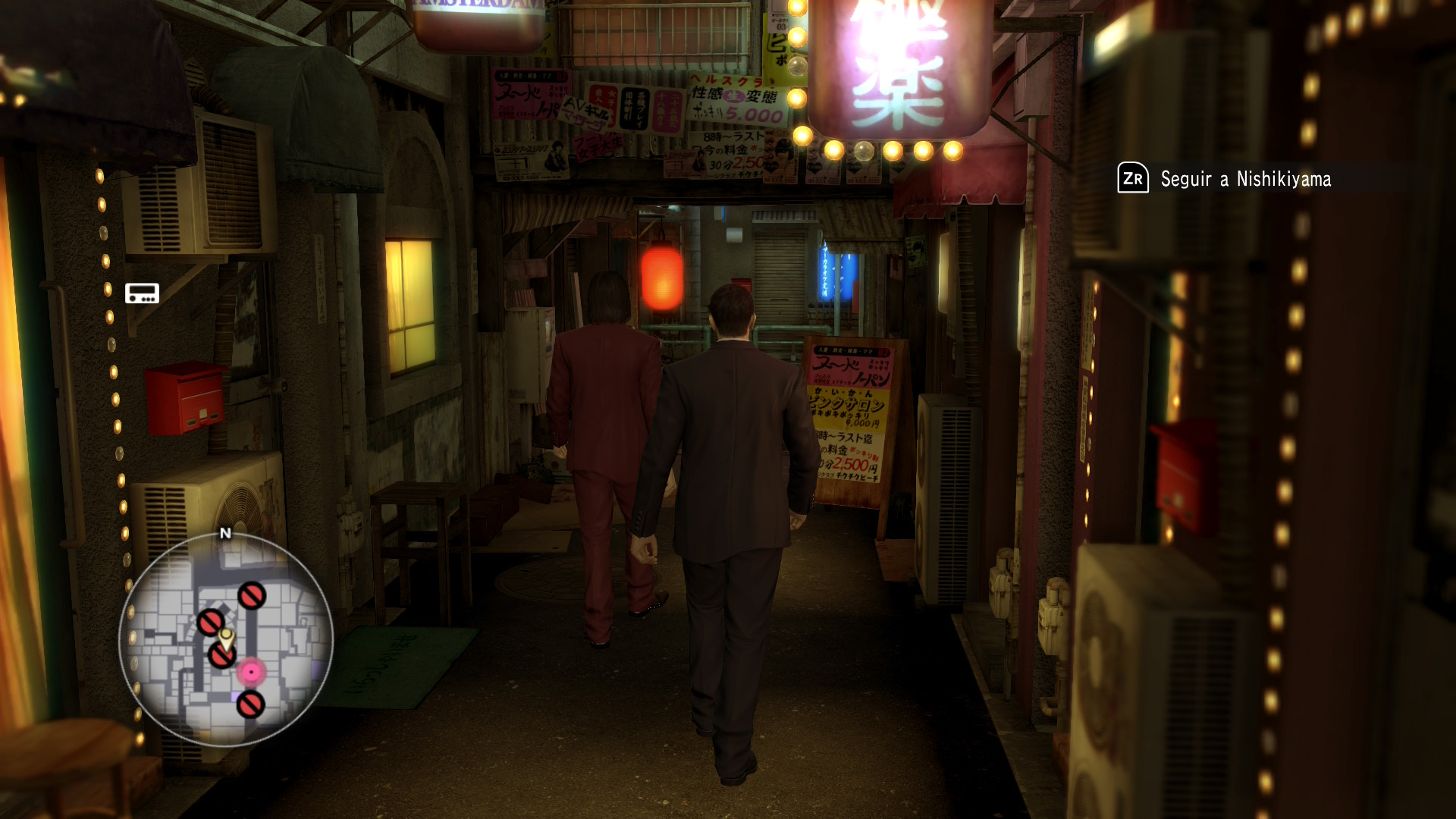Open the circular minimap
Screen dimensions: 1456x819
[226, 639]
